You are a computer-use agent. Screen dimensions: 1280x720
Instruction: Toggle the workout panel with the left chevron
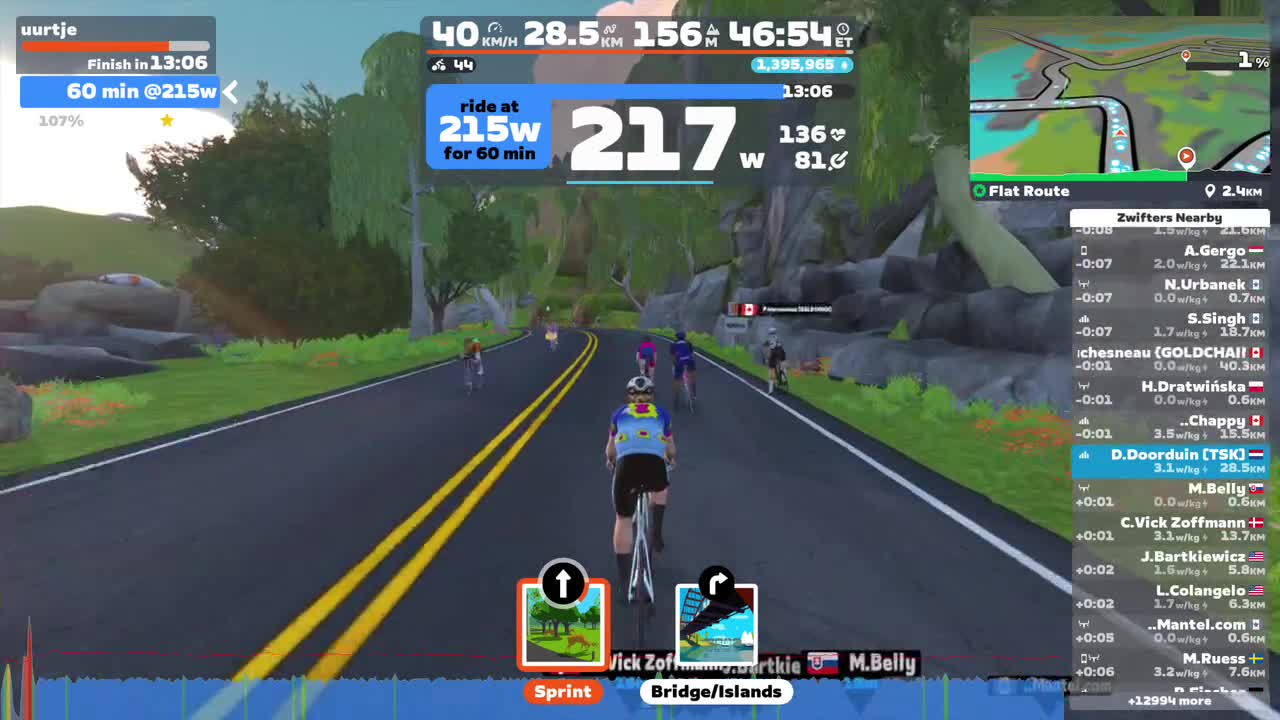230,91
